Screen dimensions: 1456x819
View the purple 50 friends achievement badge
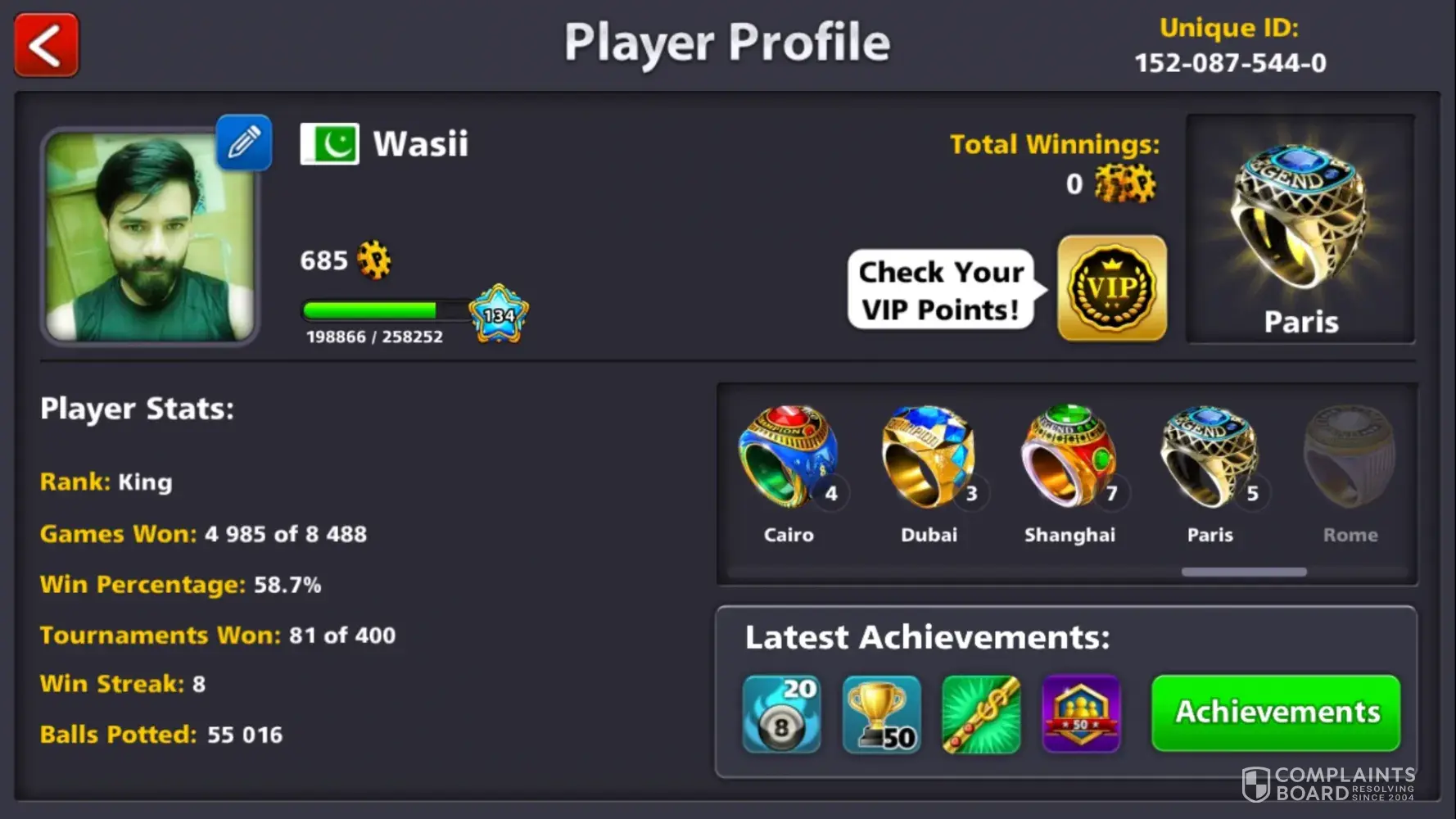click(x=1081, y=714)
